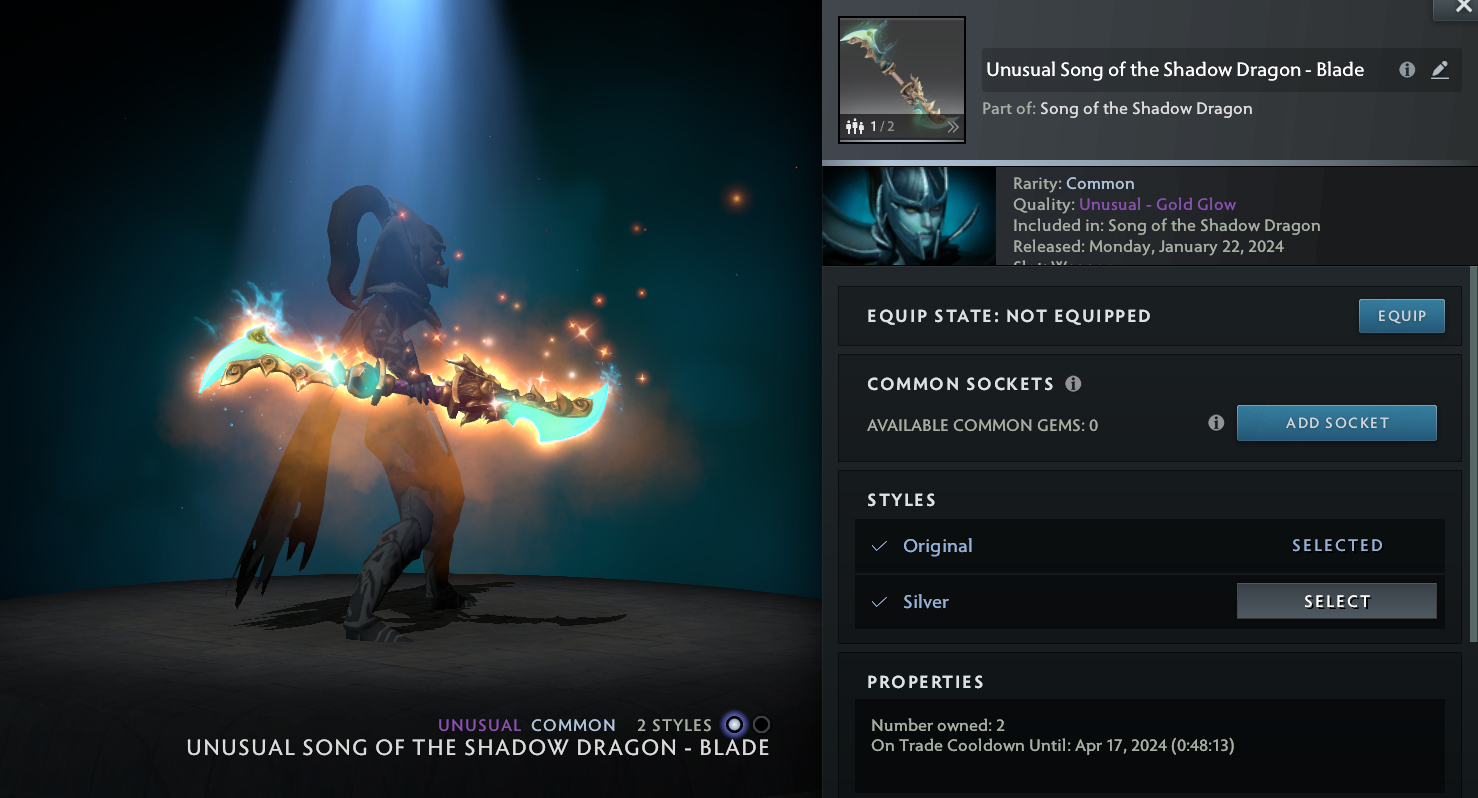Open info icon next to Available Common Gems

coord(1216,423)
